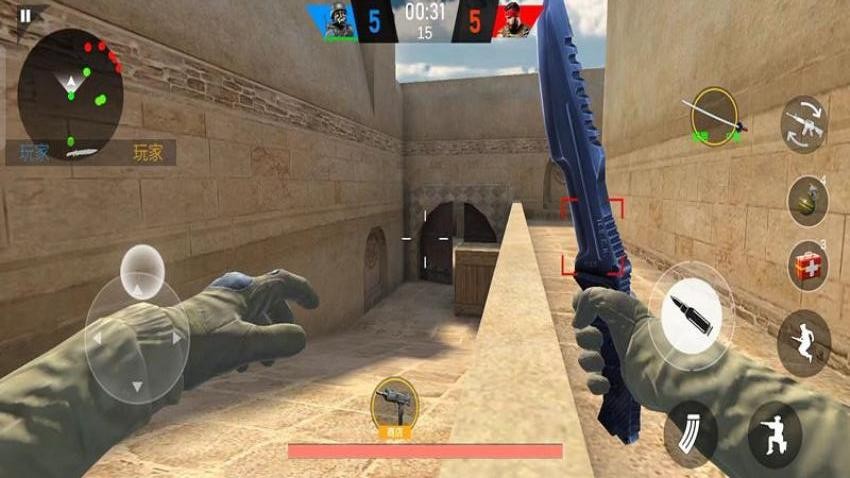This screenshot has width=850, height=478.
Task: Tap the red team soldier avatar
Action: pos(515,21)
